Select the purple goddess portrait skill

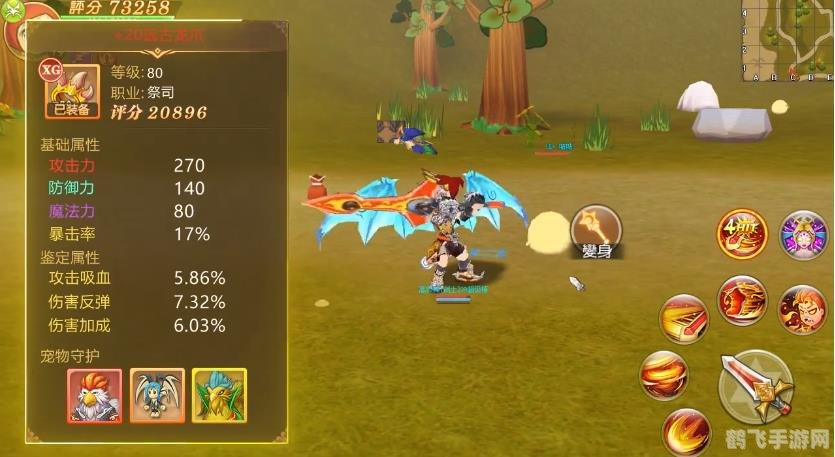coord(802,236)
